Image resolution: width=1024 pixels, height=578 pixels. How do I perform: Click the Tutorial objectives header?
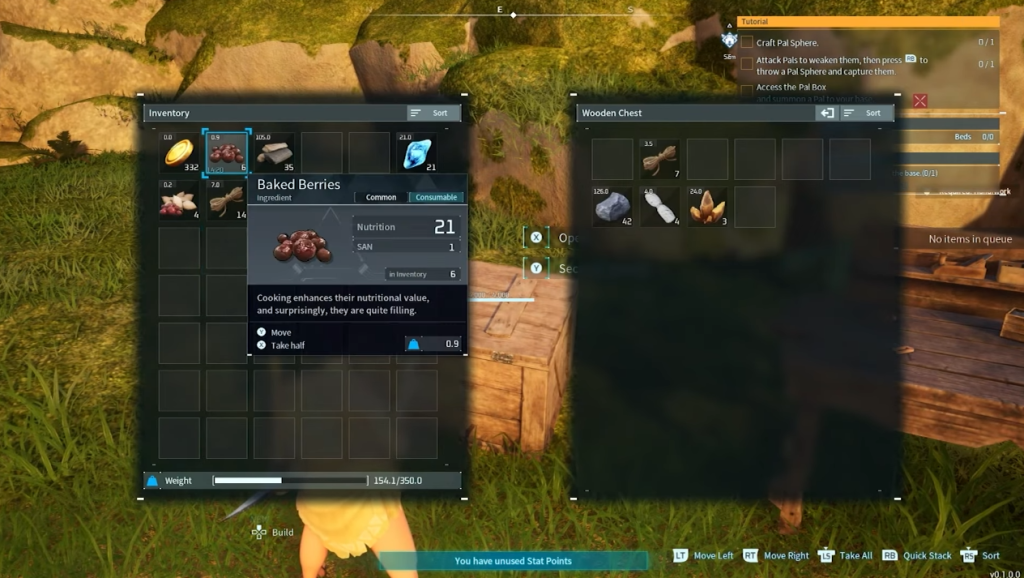coord(868,21)
